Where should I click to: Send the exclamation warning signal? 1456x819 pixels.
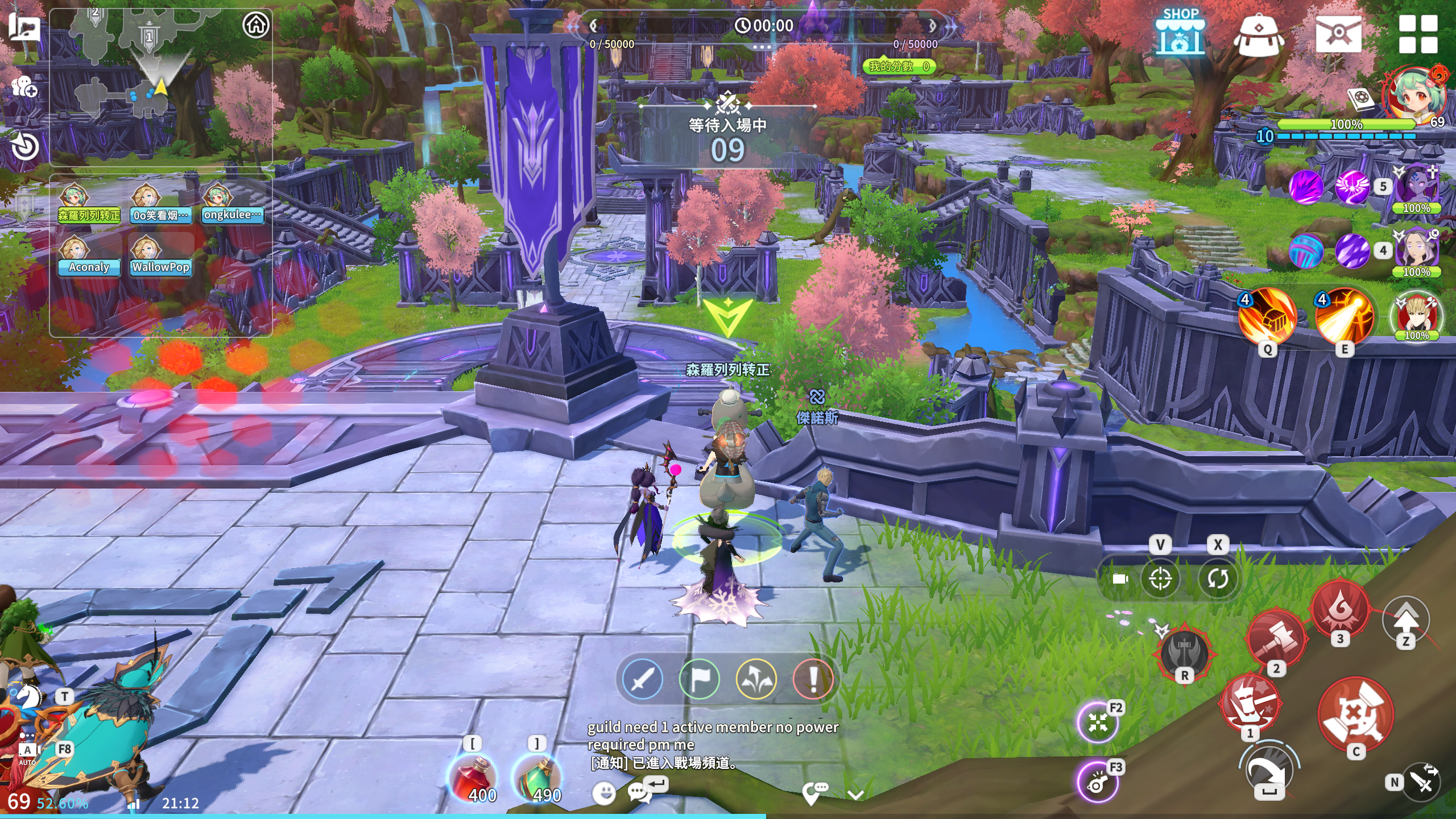point(813,679)
